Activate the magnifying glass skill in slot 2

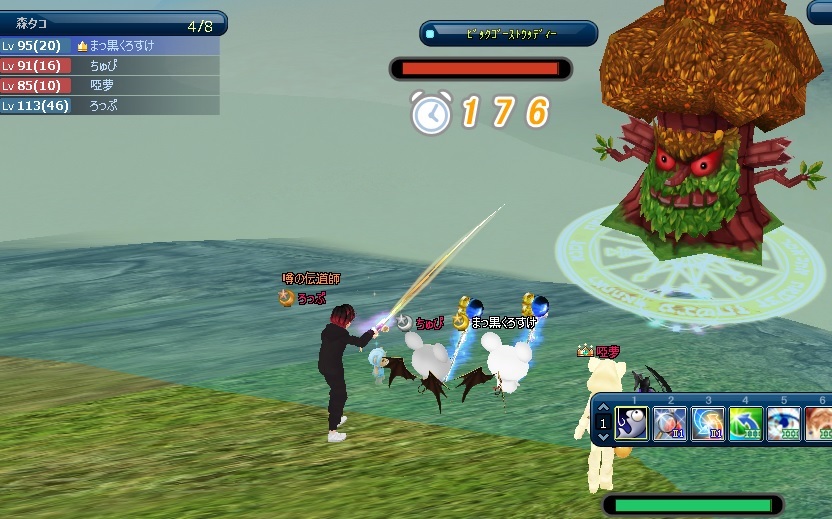[x=669, y=423]
